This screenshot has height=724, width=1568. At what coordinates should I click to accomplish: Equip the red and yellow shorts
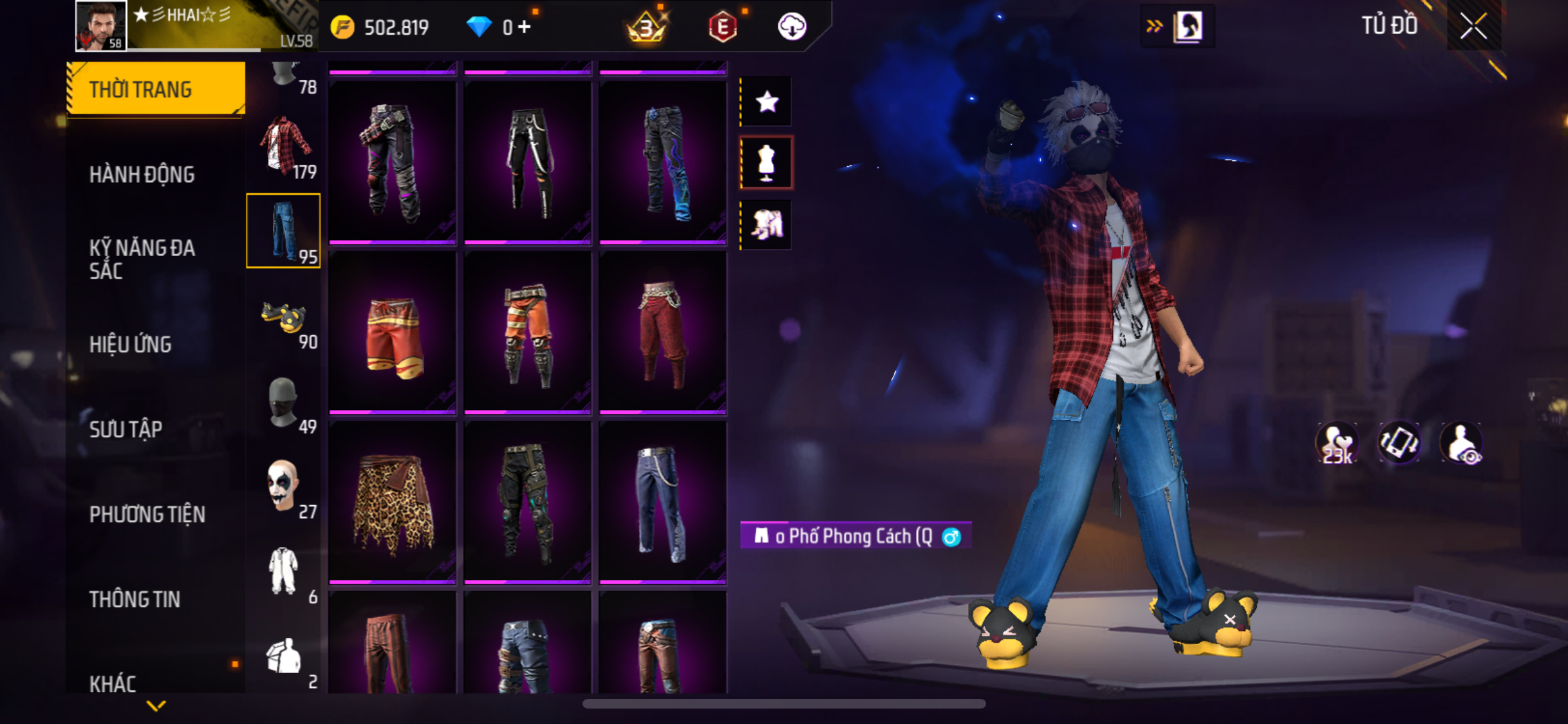[x=393, y=332]
